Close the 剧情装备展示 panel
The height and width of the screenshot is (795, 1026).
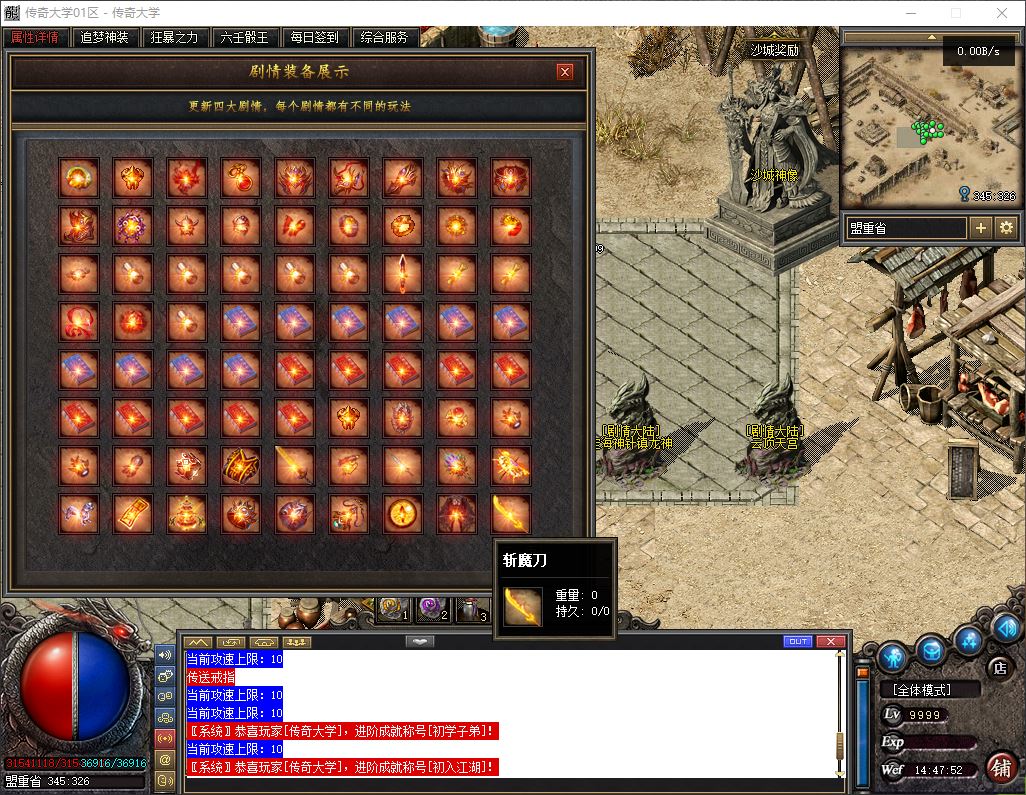click(x=565, y=71)
